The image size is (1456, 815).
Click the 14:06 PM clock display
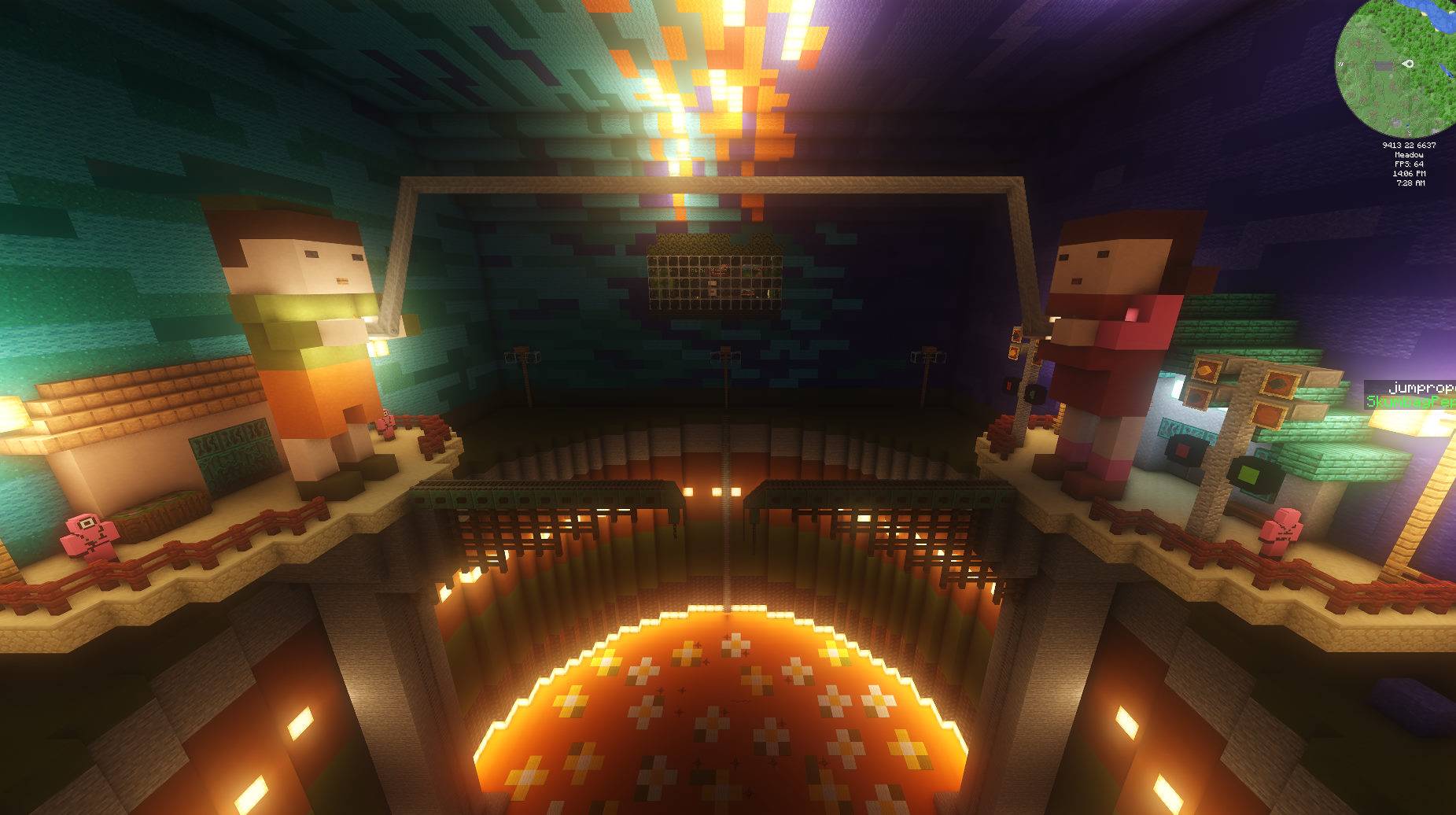(x=1410, y=174)
